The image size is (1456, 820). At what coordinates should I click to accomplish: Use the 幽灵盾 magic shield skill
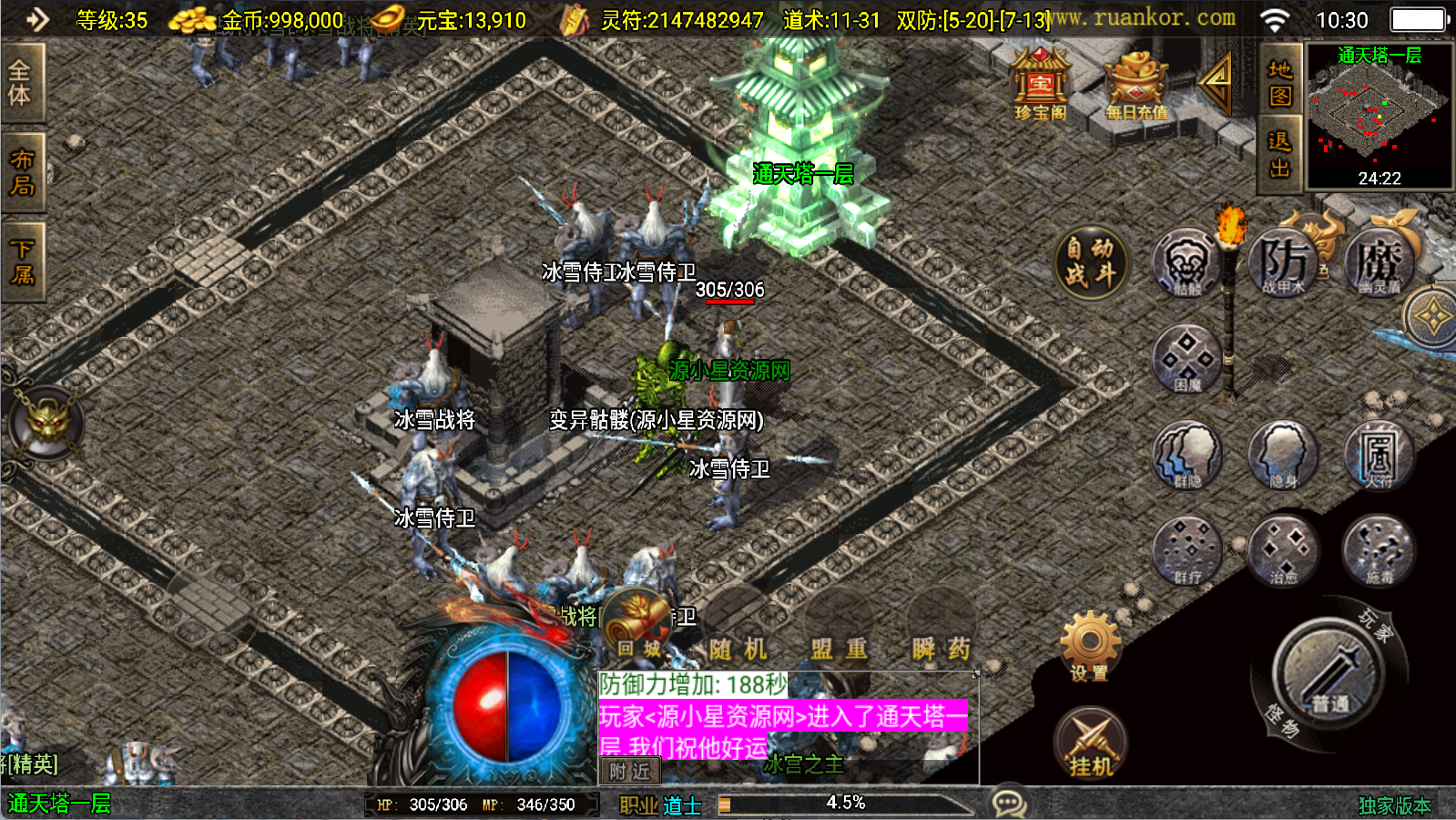(x=1379, y=263)
